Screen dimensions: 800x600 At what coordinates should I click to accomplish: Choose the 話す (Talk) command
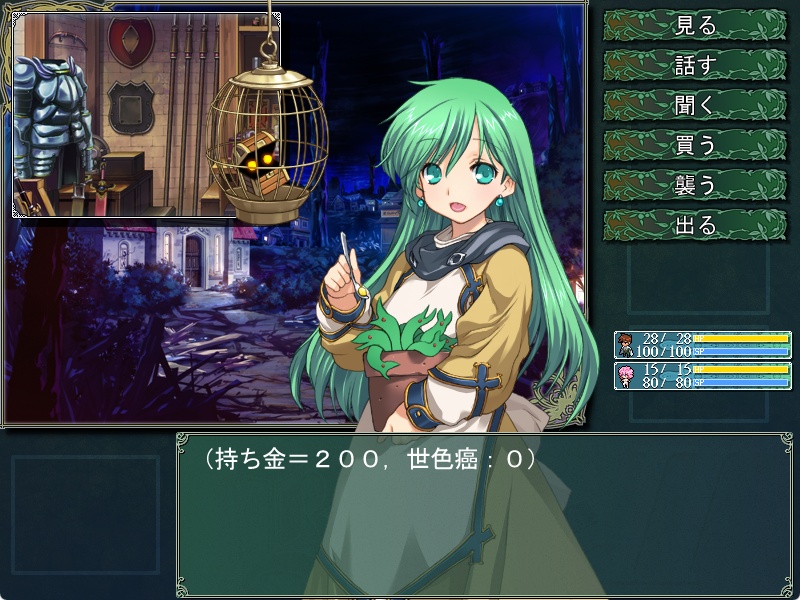(x=696, y=65)
